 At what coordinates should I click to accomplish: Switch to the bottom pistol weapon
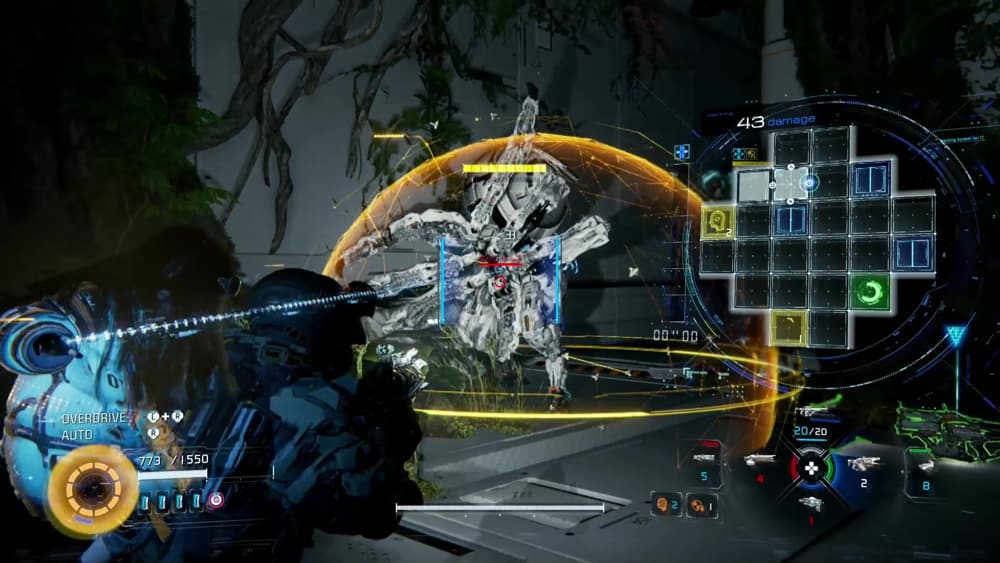pos(811,505)
